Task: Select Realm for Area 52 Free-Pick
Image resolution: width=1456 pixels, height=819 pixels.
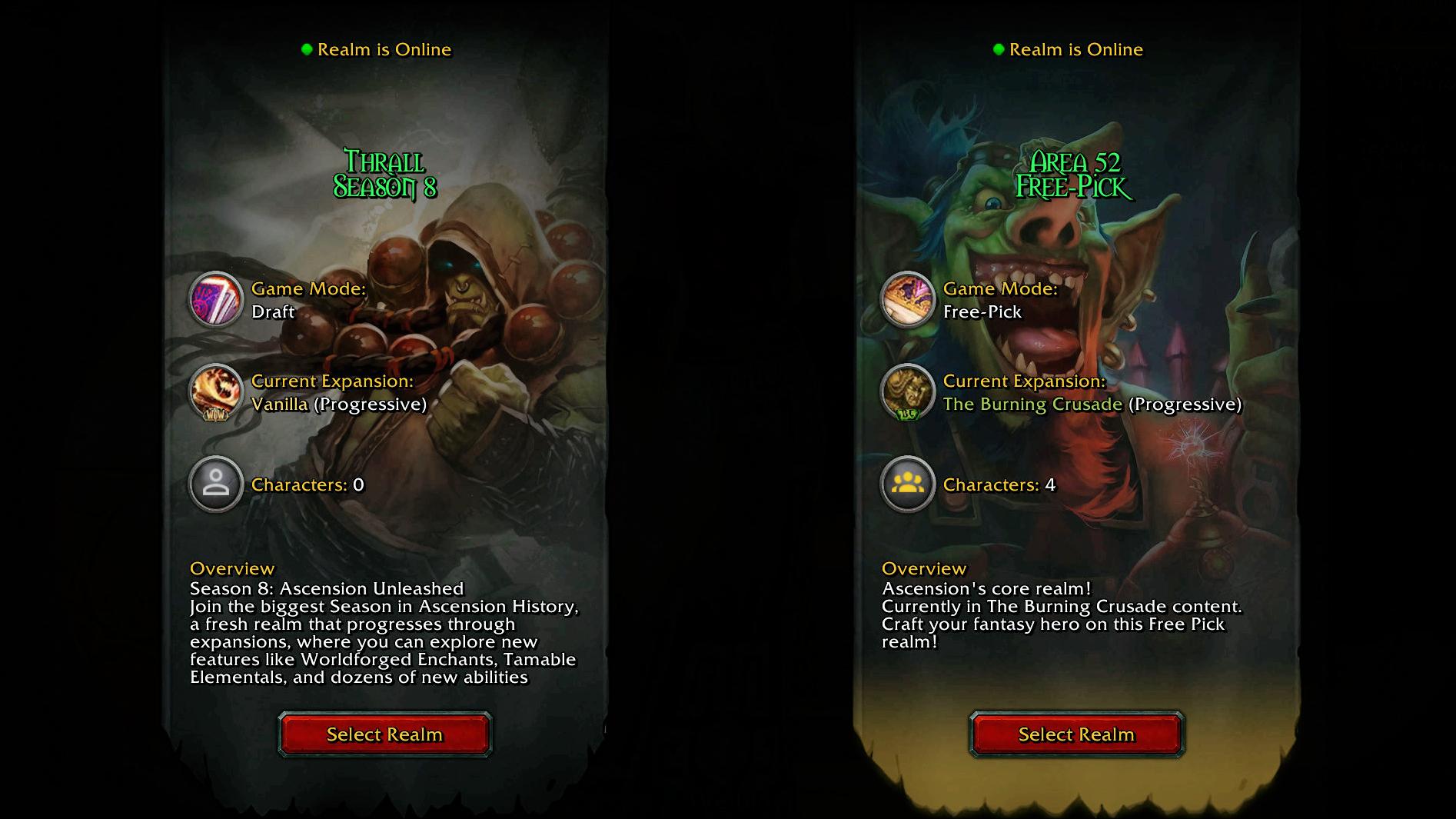Action: point(1075,734)
